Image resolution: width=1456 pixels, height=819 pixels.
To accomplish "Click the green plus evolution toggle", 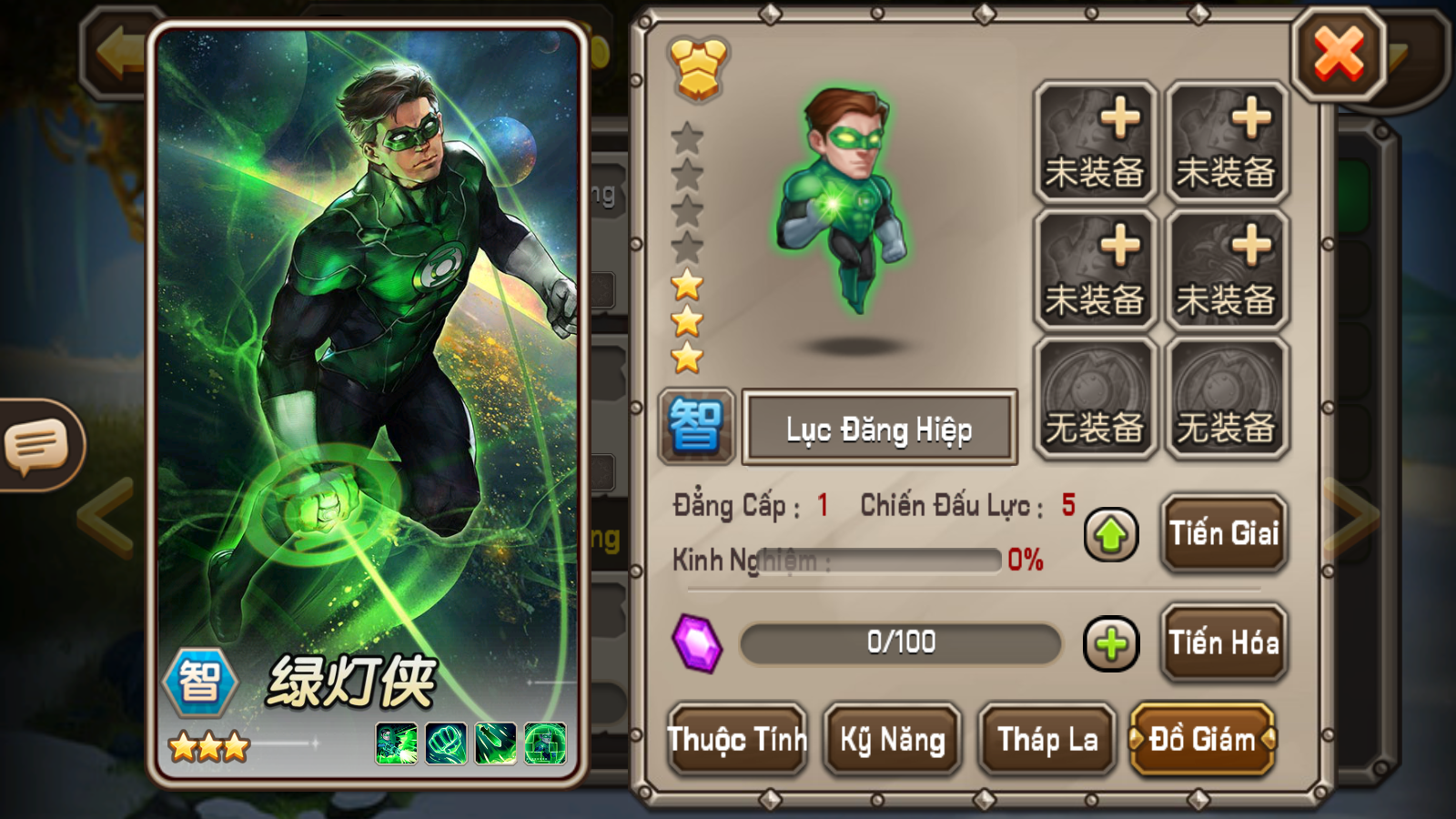I will point(1111,643).
